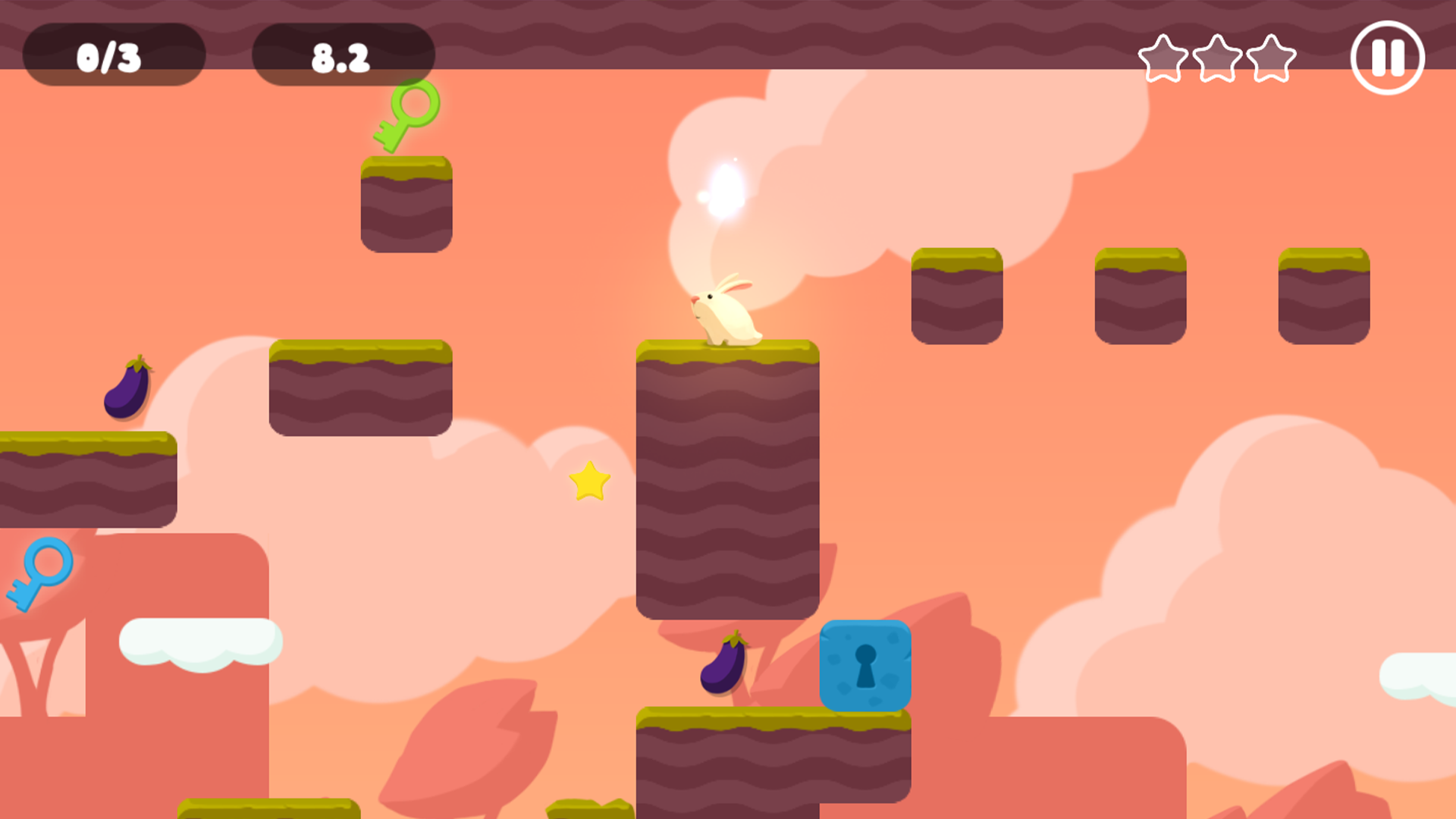Image resolution: width=1456 pixels, height=819 pixels.
Task: Click the 0/3 eggplant counter badge
Action: coord(110,55)
